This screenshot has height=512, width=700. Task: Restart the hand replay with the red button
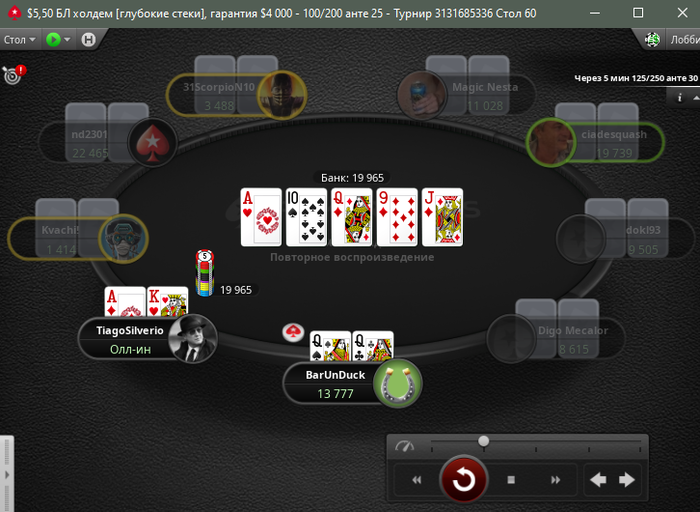(464, 480)
